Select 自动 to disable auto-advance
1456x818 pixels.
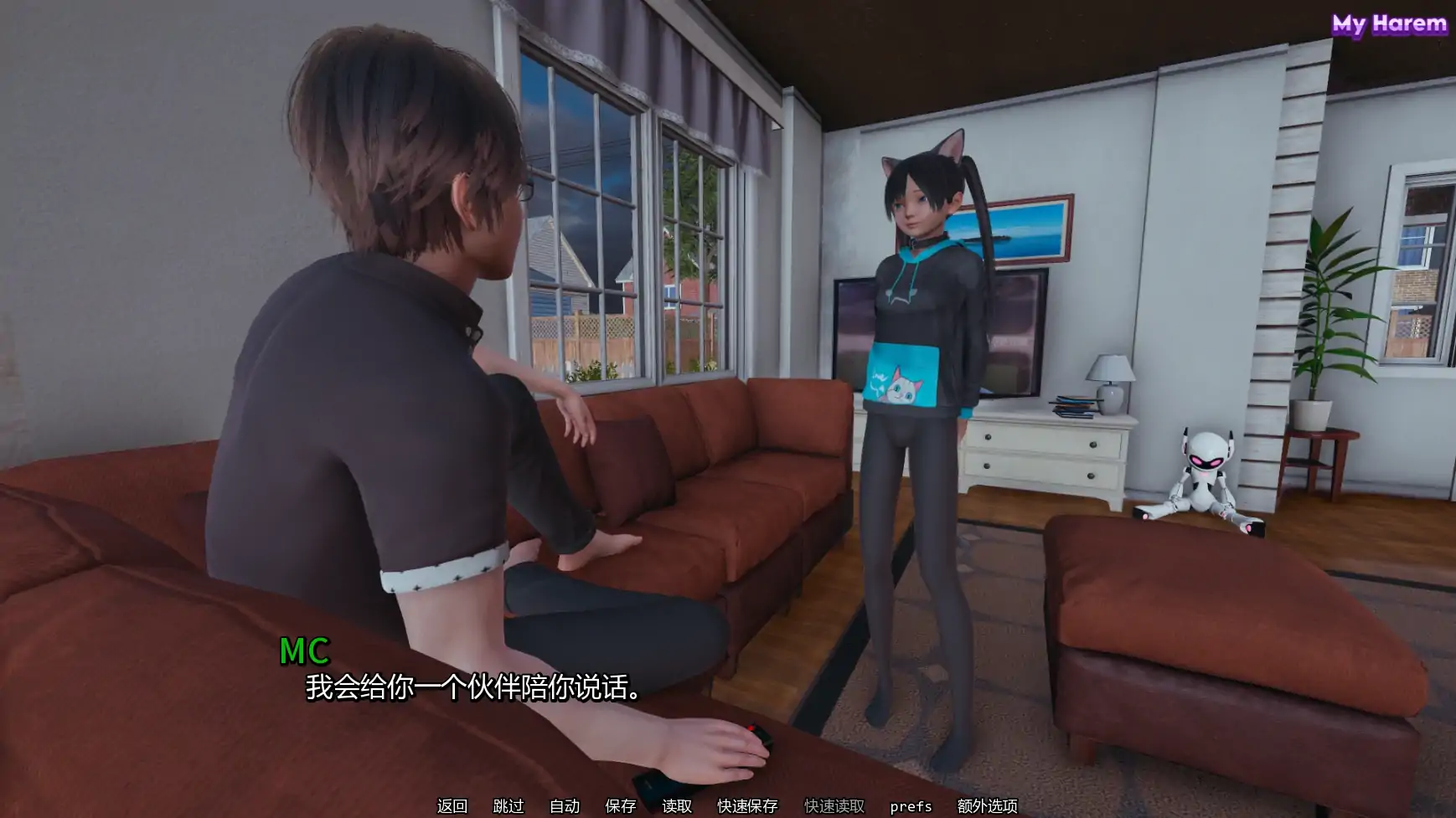pos(564,806)
